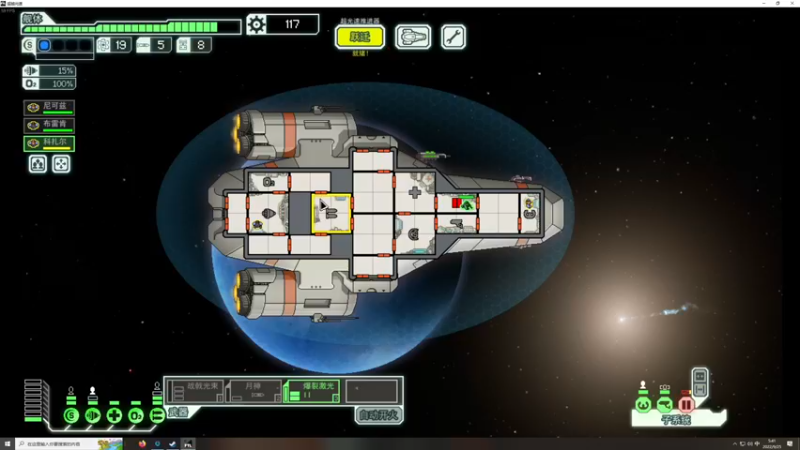Viewport: 800px width, 450px height.
Task: Click the yellow 跃迁 jump button
Action: [x=359, y=37]
